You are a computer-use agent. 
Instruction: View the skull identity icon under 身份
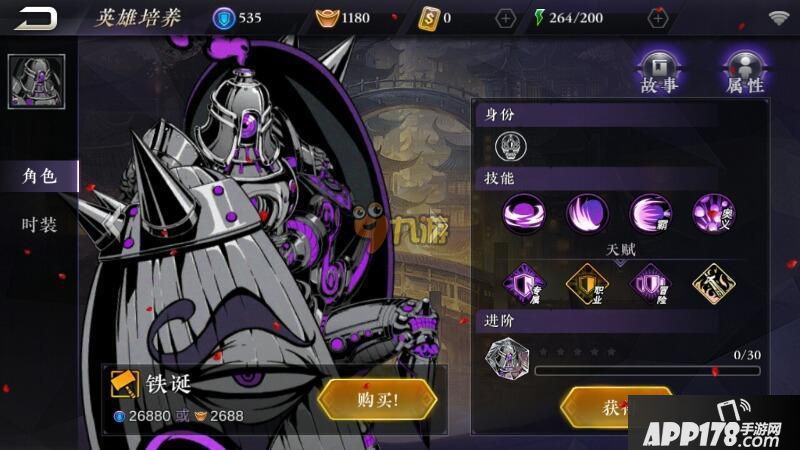coord(511,146)
